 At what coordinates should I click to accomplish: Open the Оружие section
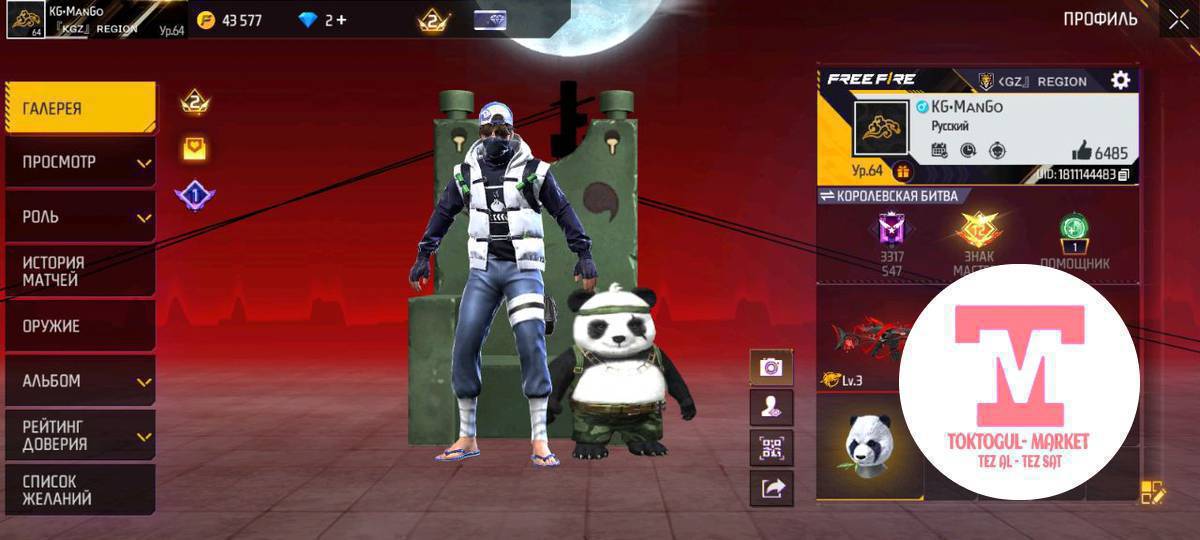click(x=79, y=326)
